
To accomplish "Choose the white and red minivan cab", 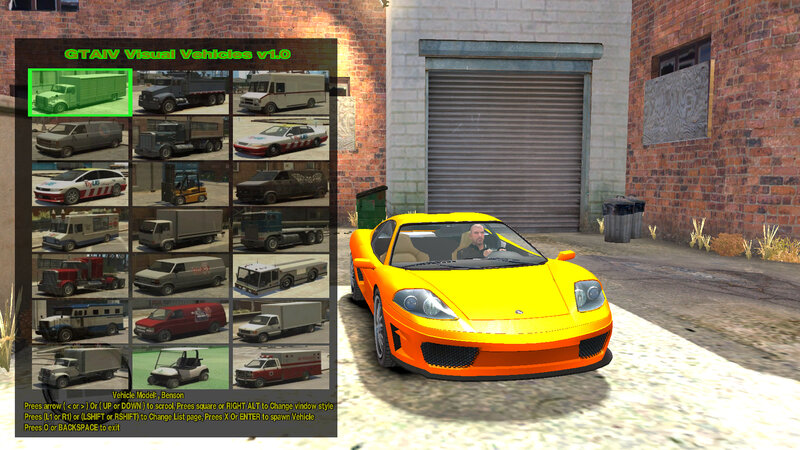I will tap(80, 184).
